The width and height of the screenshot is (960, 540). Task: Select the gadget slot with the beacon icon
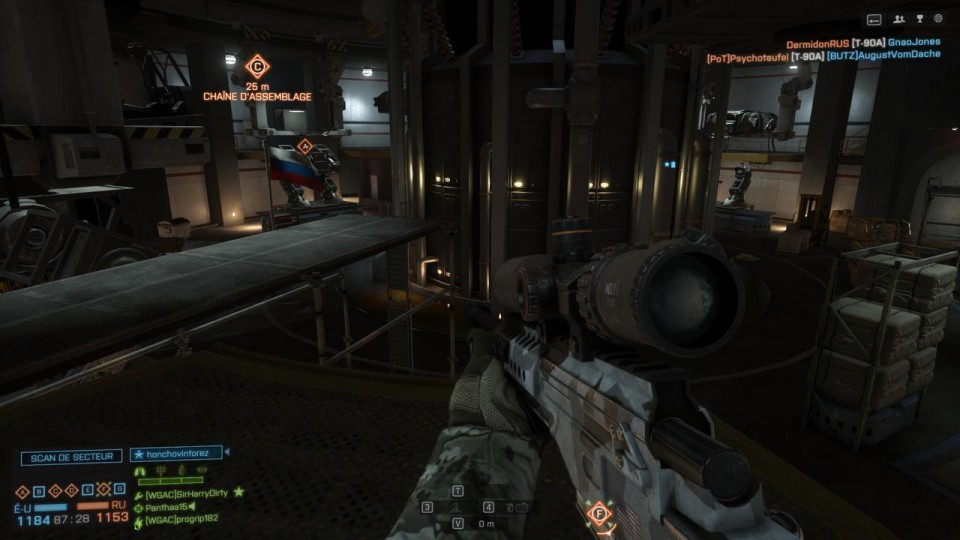tap(459, 507)
